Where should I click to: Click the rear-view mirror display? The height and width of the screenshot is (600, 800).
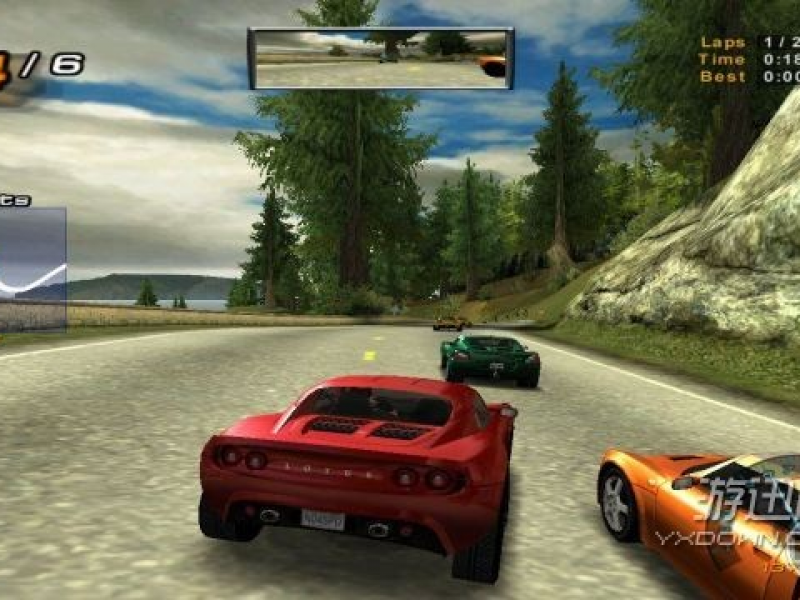[x=381, y=59]
